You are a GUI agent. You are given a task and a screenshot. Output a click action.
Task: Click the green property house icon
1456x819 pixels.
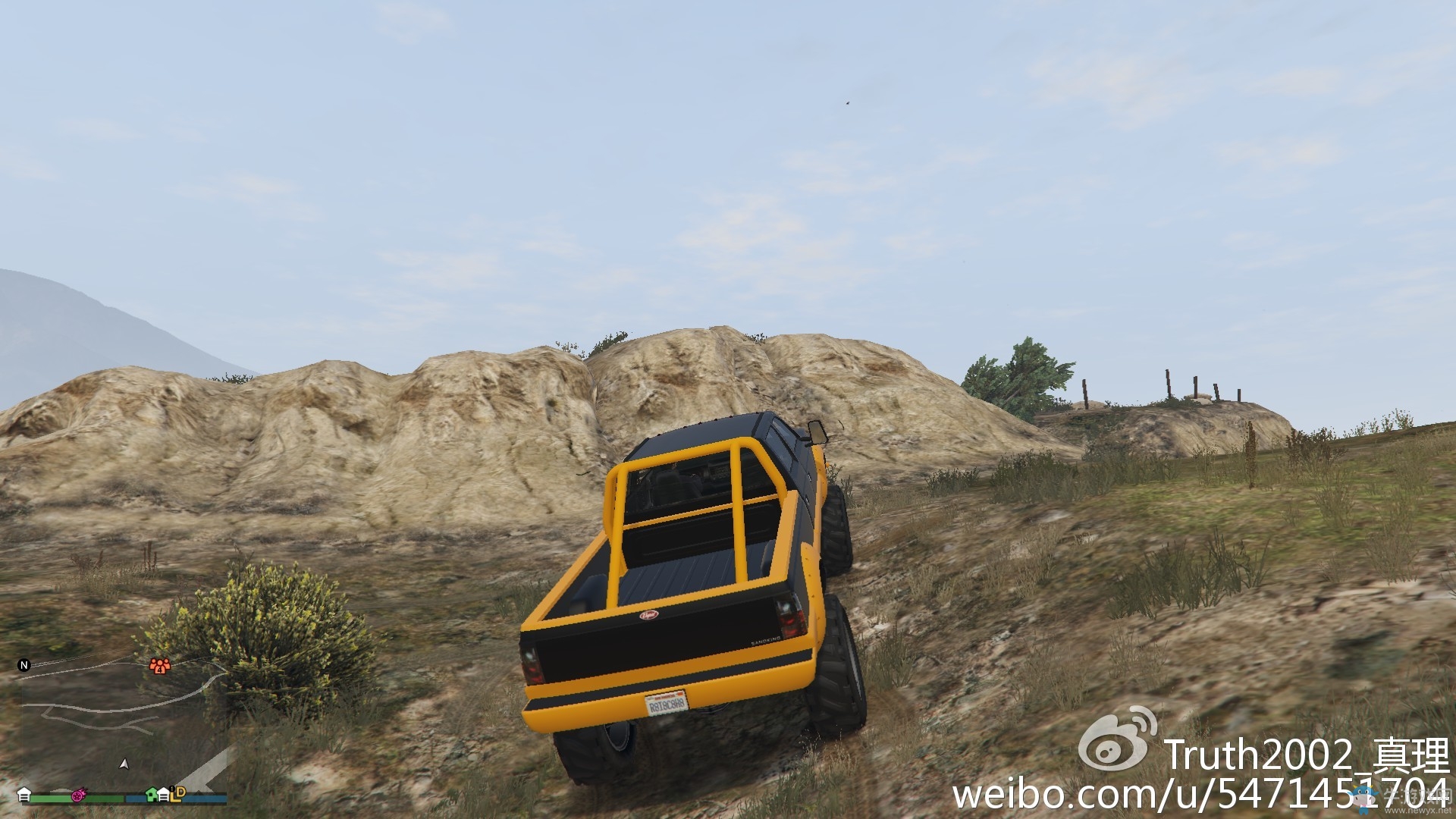click(152, 795)
